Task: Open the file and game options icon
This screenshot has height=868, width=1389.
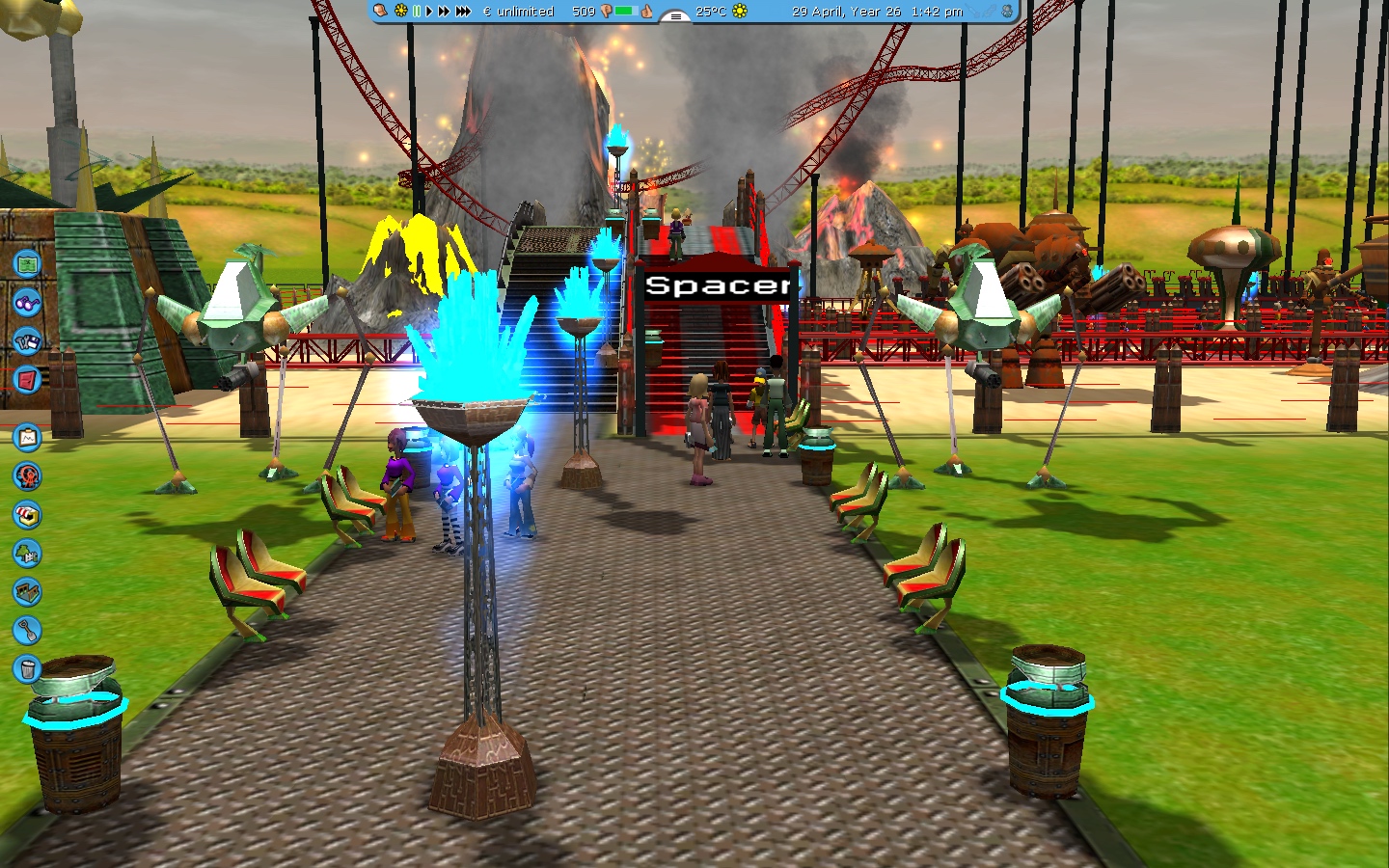Action: point(27,340)
